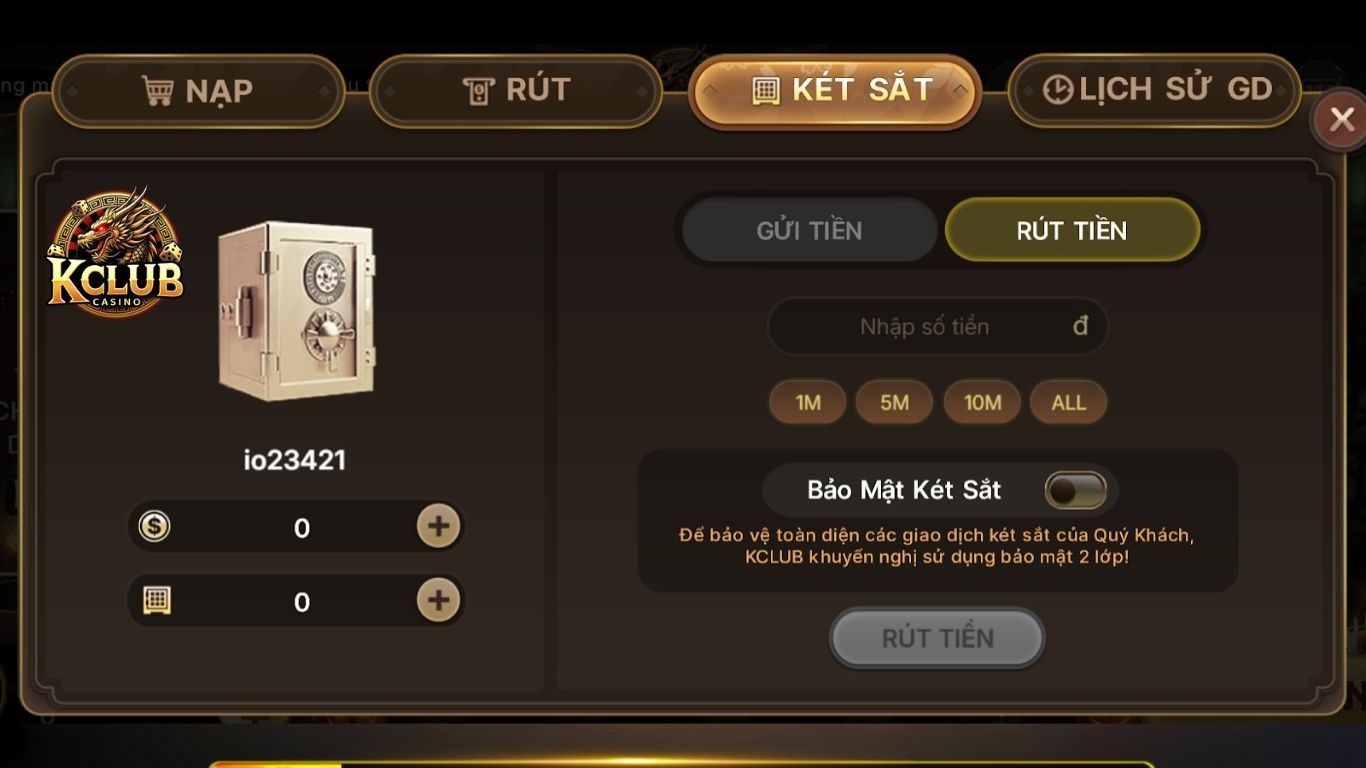Select the RÚT TIỀN option
Screen dimensions: 1366x768
1072,229
